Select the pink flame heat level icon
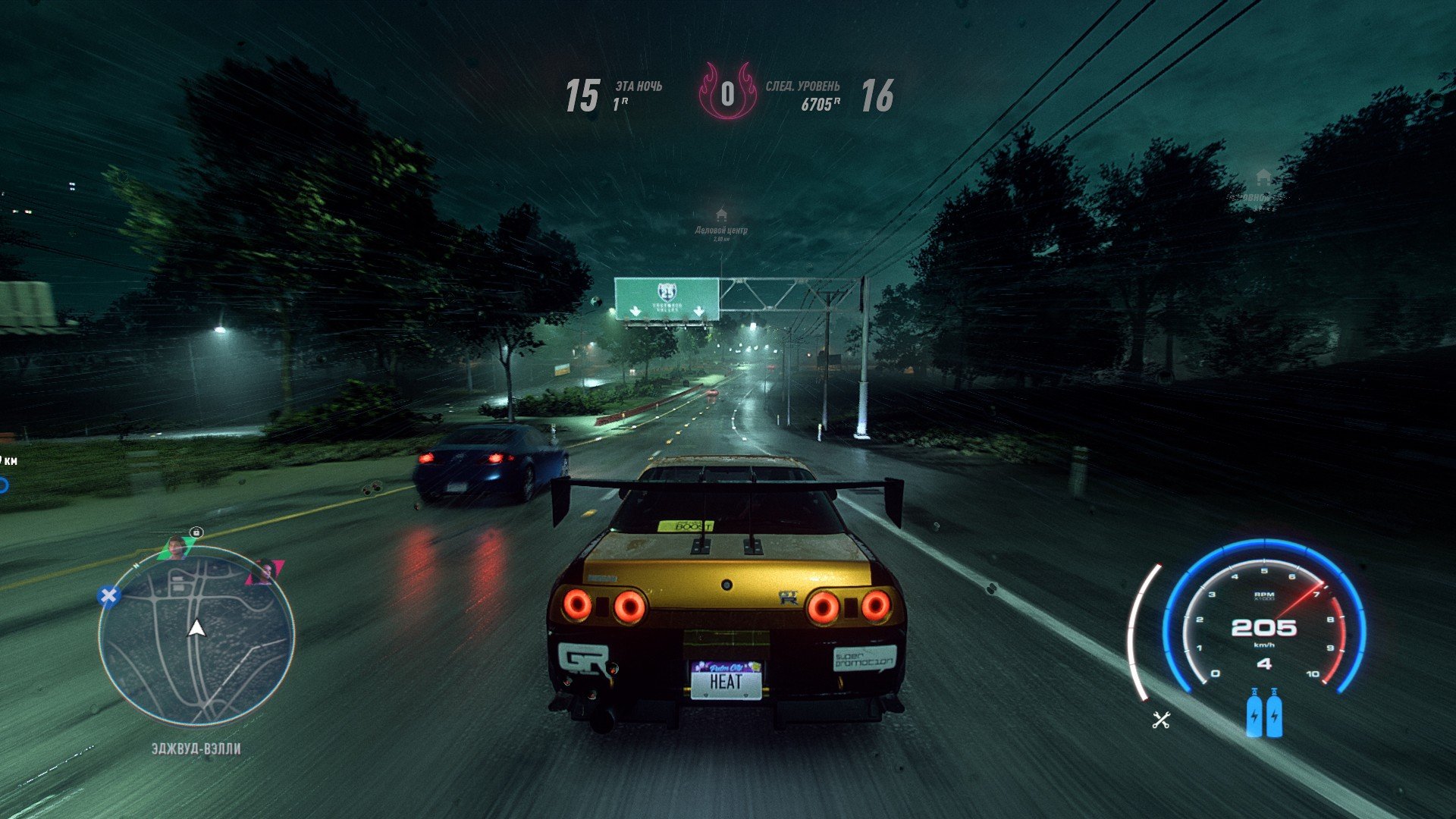Viewport: 1456px width, 819px height. pyautogui.click(x=727, y=93)
